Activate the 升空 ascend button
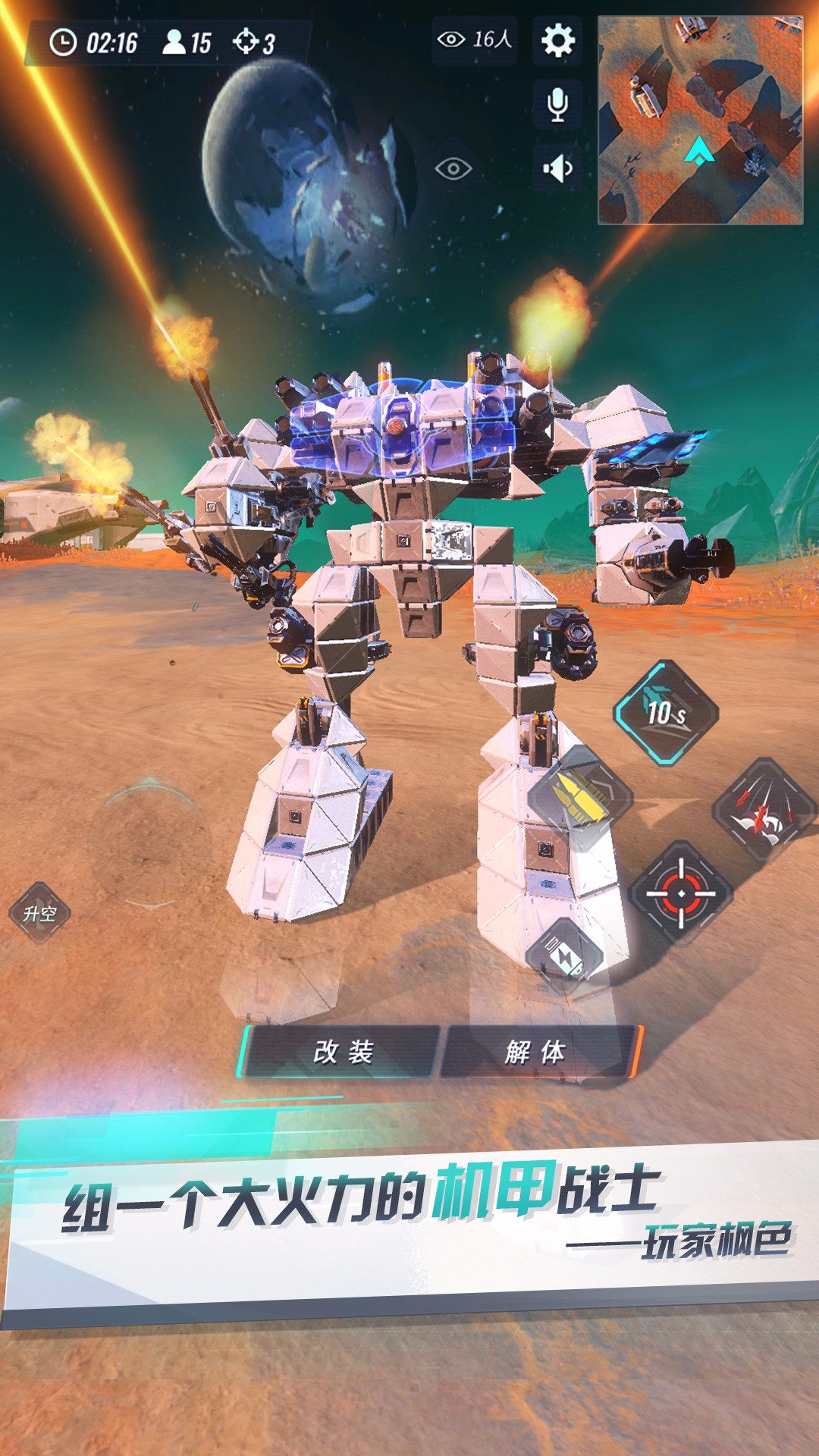The height and width of the screenshot is (1456, 819). click(39, 914)
